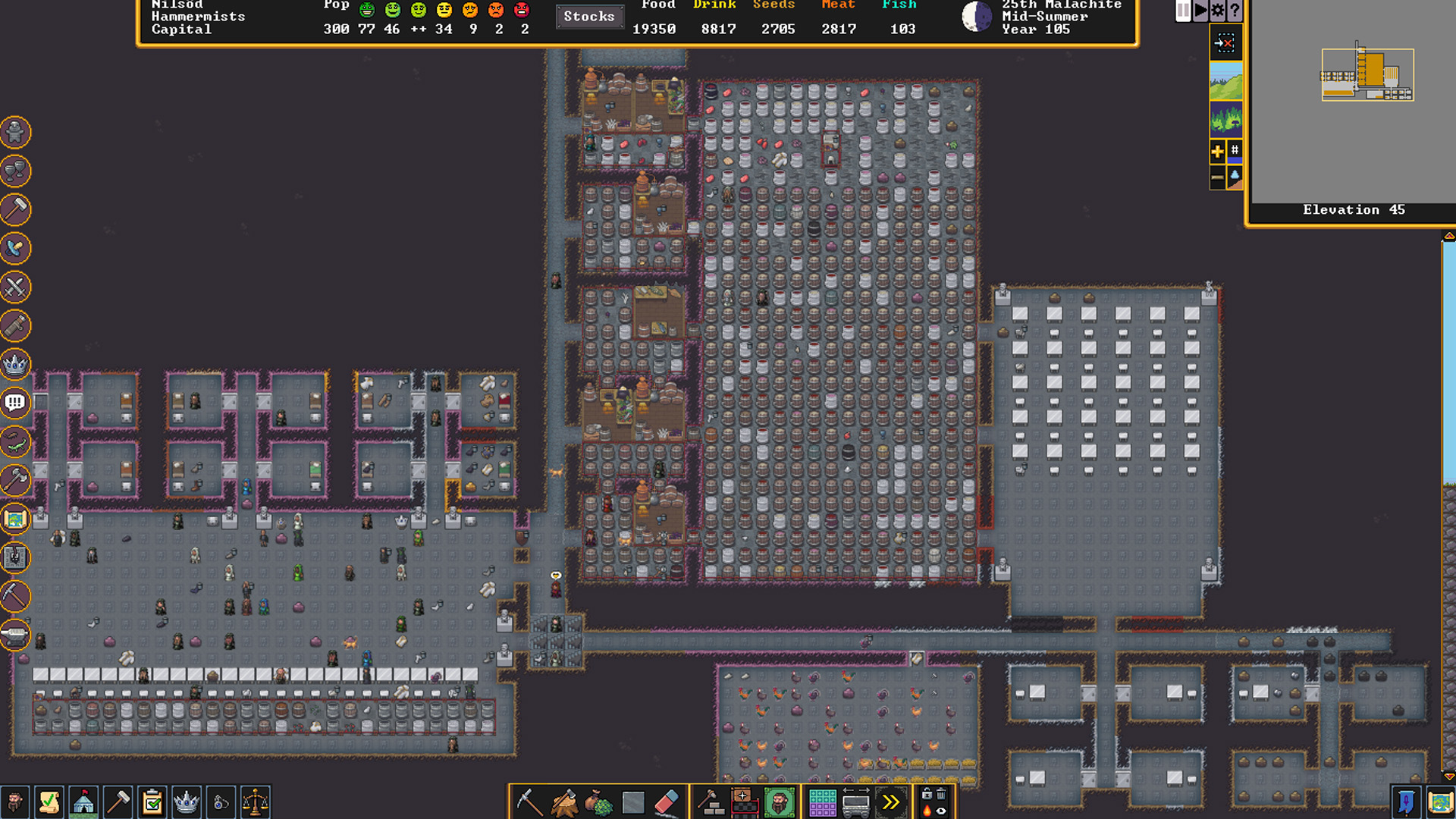Zoom out with the minus button
Screen dimensions: 1456x819
point(1217,177)
